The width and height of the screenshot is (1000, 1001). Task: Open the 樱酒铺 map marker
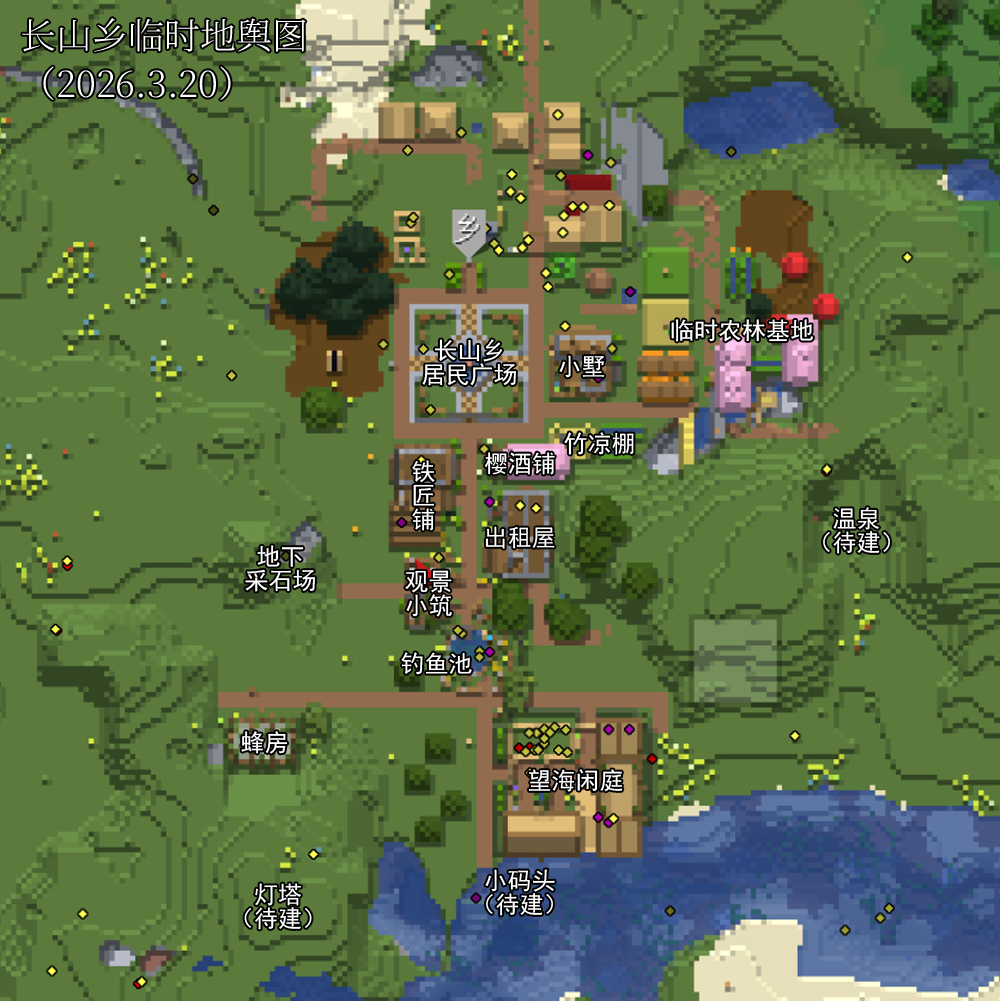tap(519, 464)
